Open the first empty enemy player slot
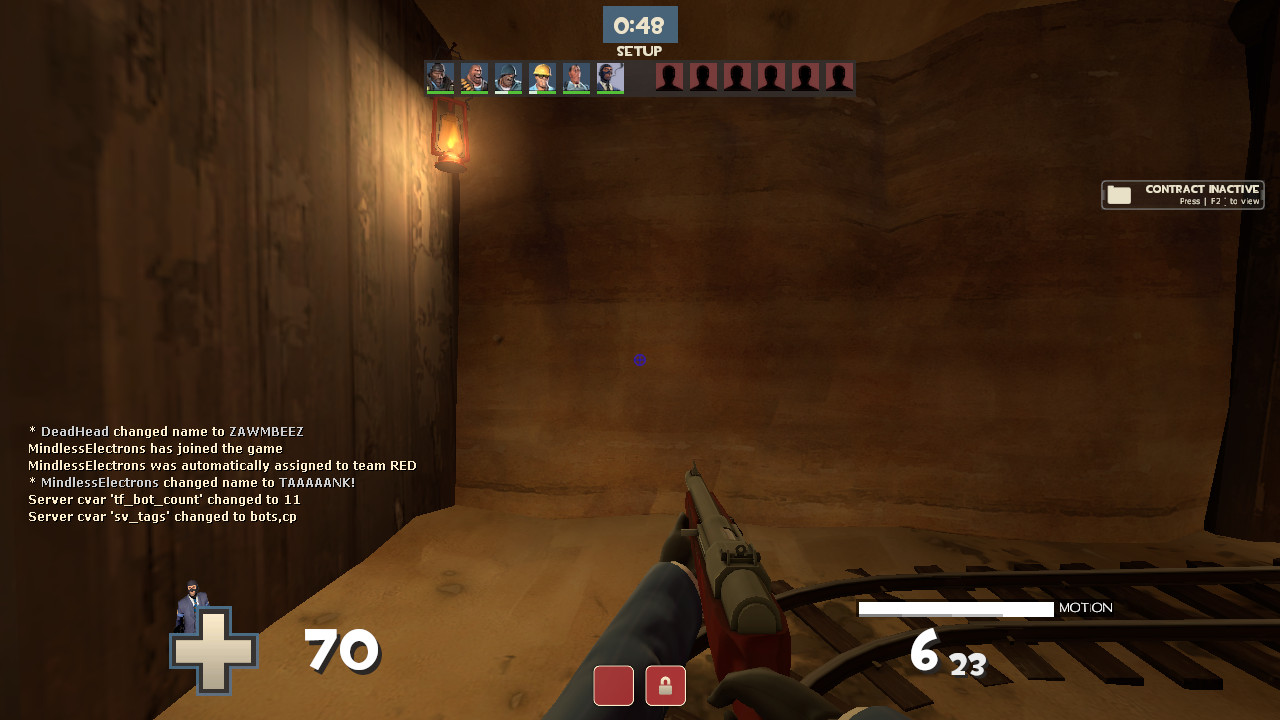 [669, 78]
